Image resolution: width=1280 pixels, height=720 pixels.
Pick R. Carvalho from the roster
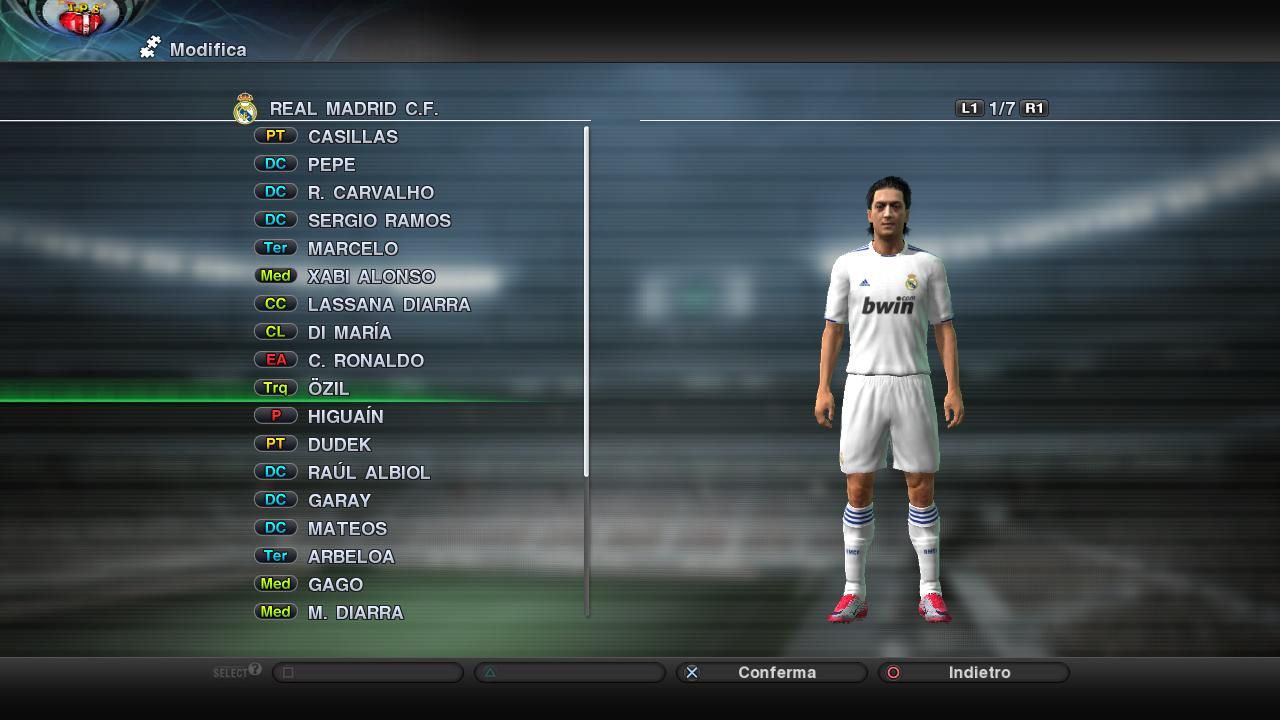click(370, 193)
